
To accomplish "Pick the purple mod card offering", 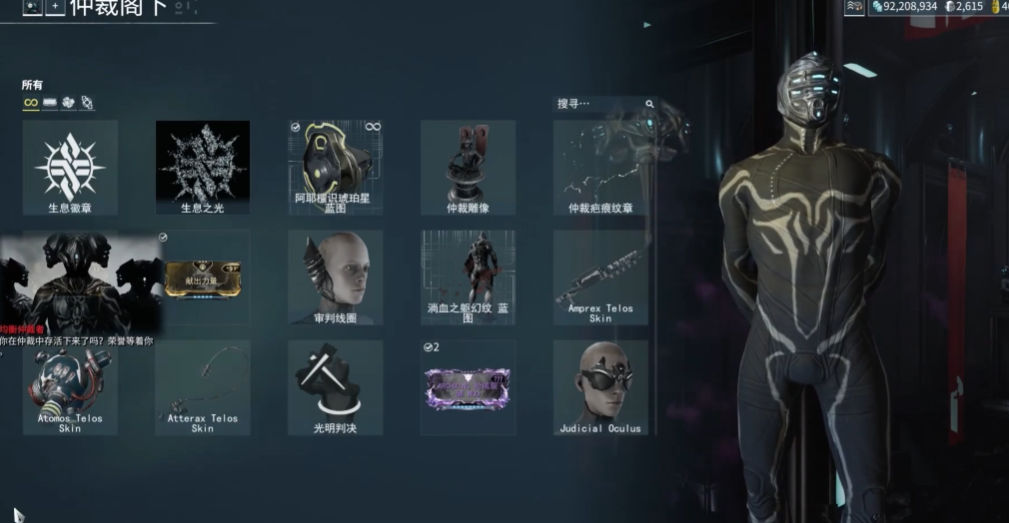I will tap(468, 388).
